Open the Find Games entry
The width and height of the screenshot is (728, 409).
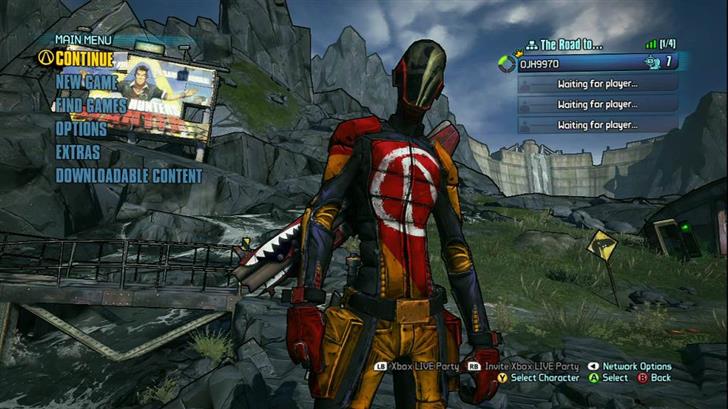coord(91,105)
